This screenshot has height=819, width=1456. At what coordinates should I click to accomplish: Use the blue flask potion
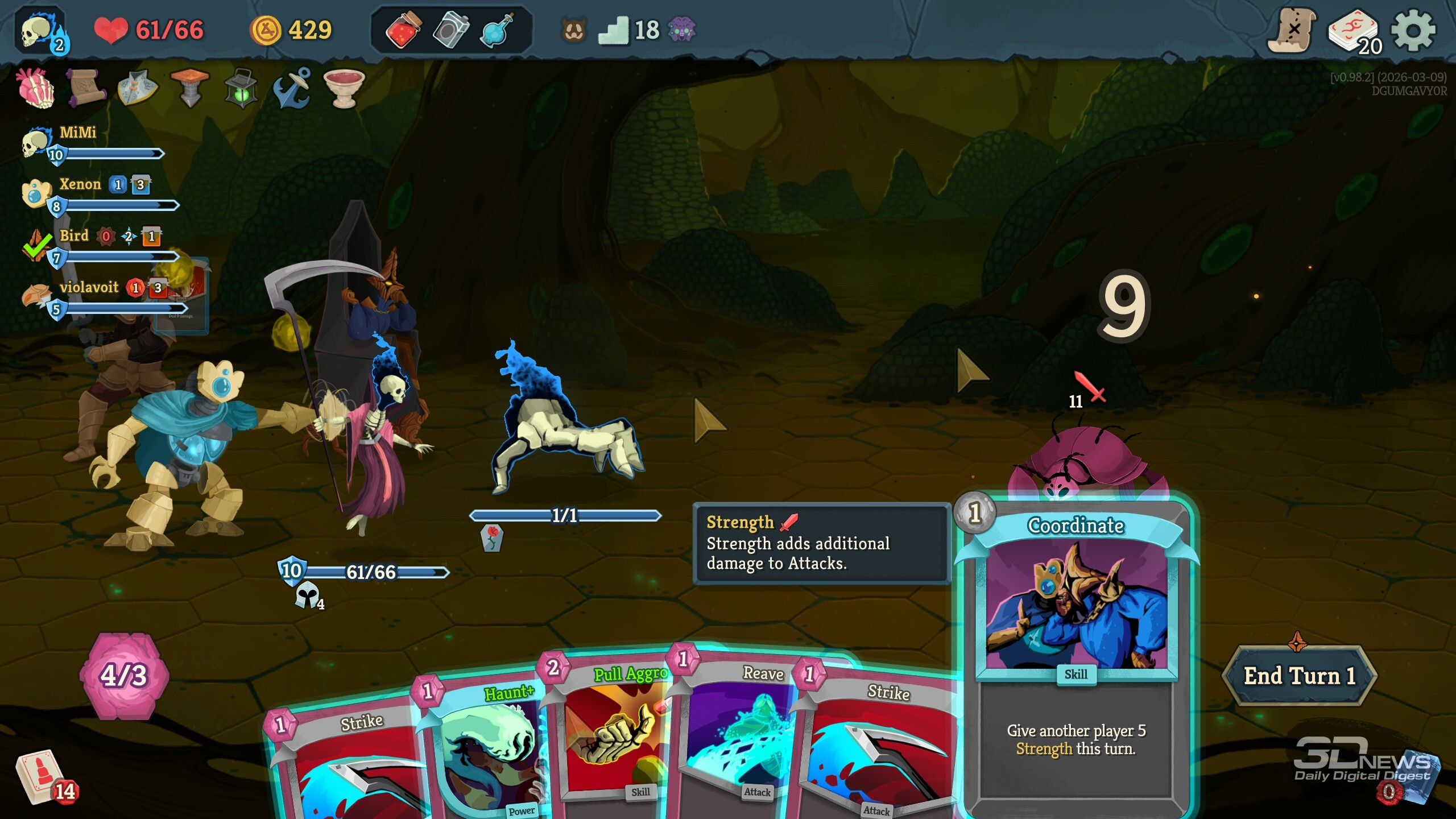(497, 30)
